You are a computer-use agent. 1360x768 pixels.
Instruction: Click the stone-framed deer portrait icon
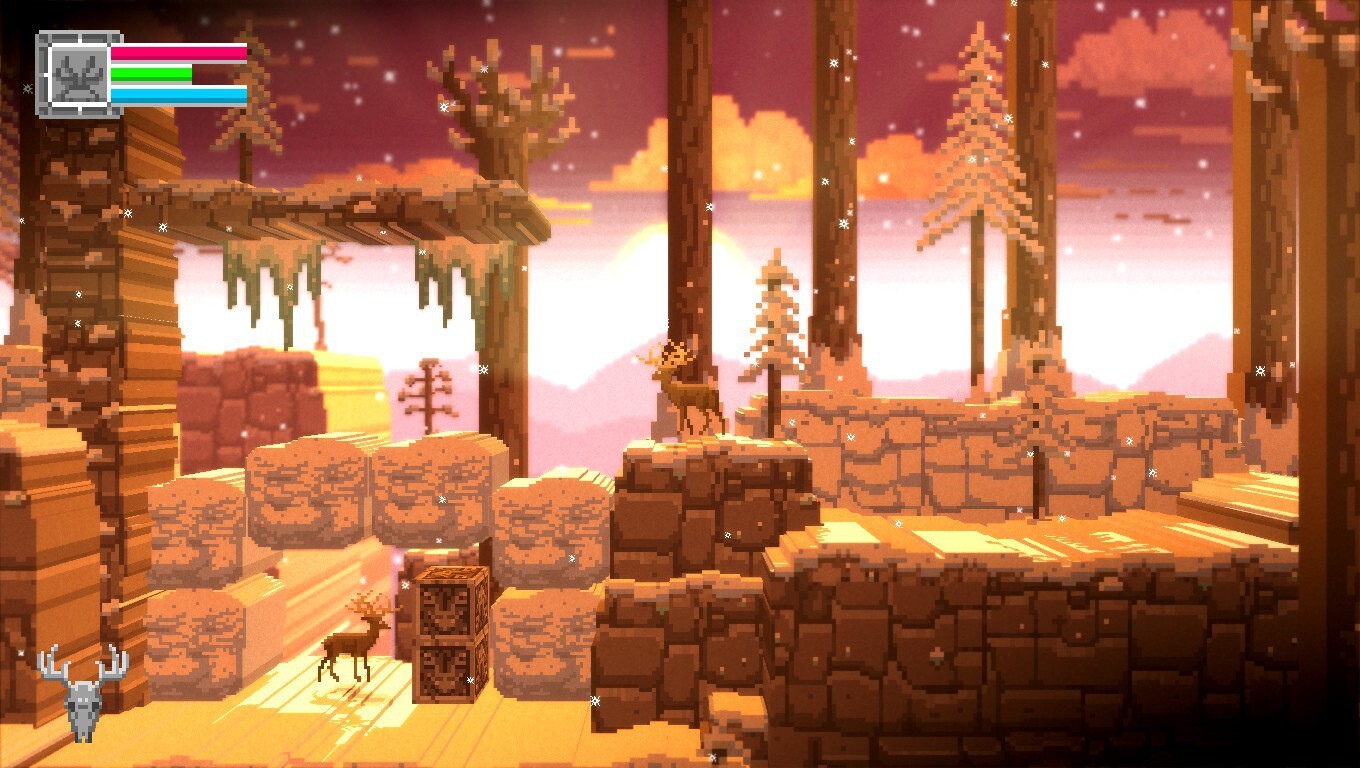[x=78, y=75]
